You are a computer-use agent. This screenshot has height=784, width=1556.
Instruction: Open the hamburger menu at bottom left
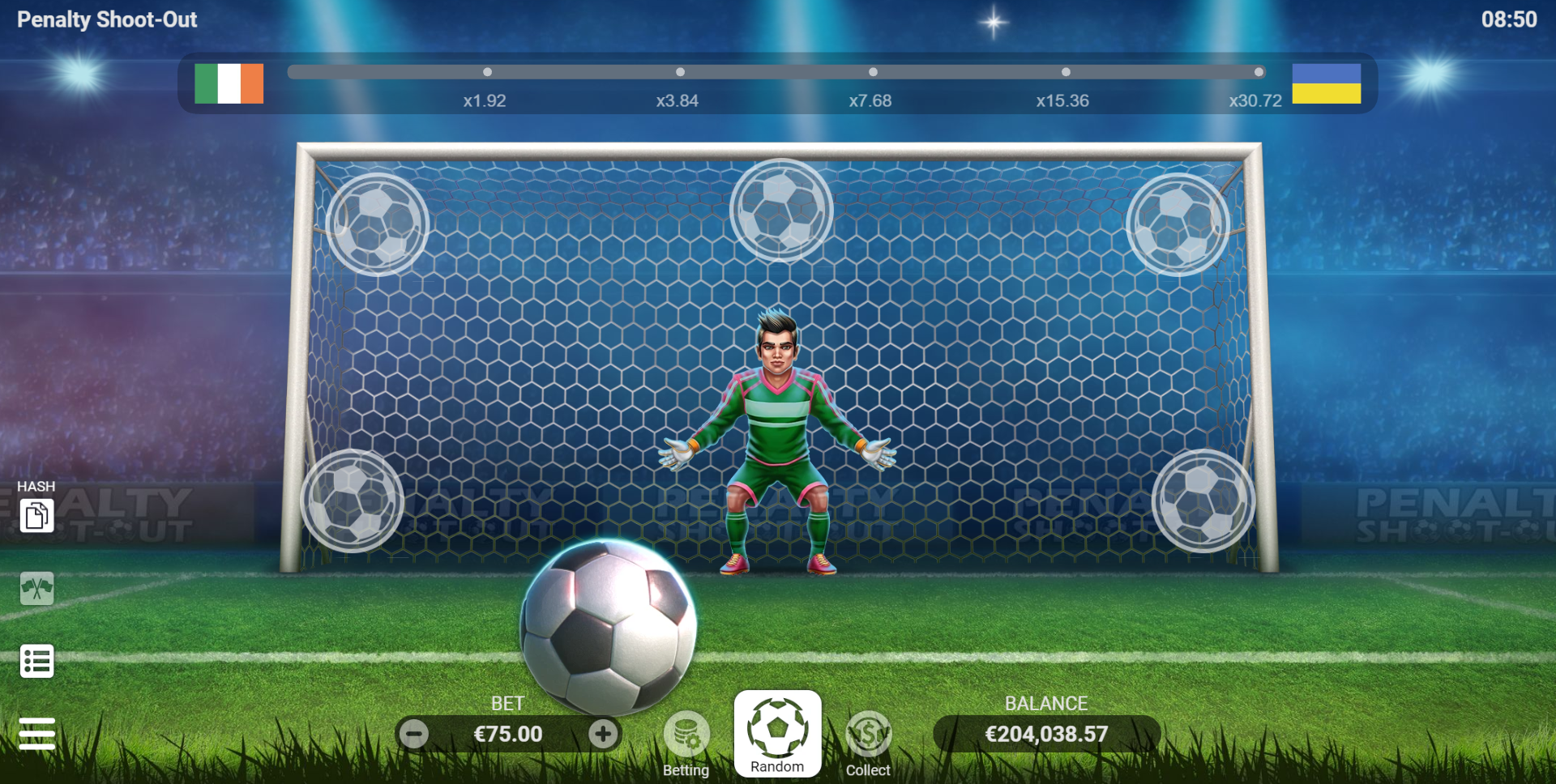(x=37, y=733)
